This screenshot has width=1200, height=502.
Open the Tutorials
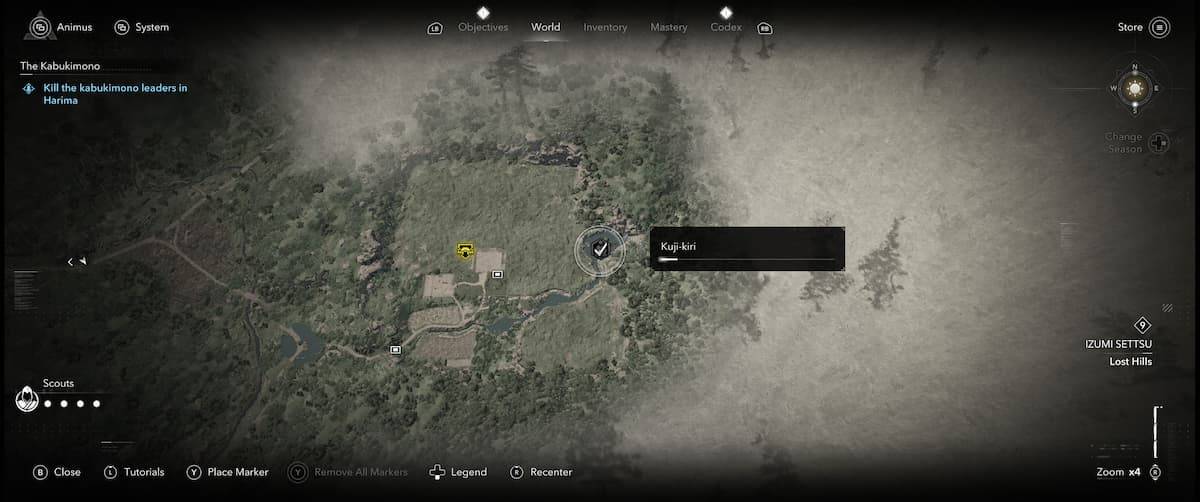tap(134, 472)
